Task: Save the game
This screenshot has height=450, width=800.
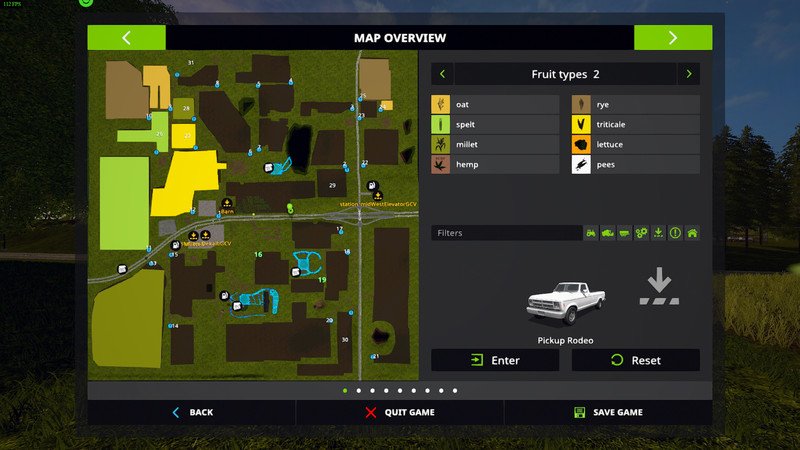Action: 608,412
